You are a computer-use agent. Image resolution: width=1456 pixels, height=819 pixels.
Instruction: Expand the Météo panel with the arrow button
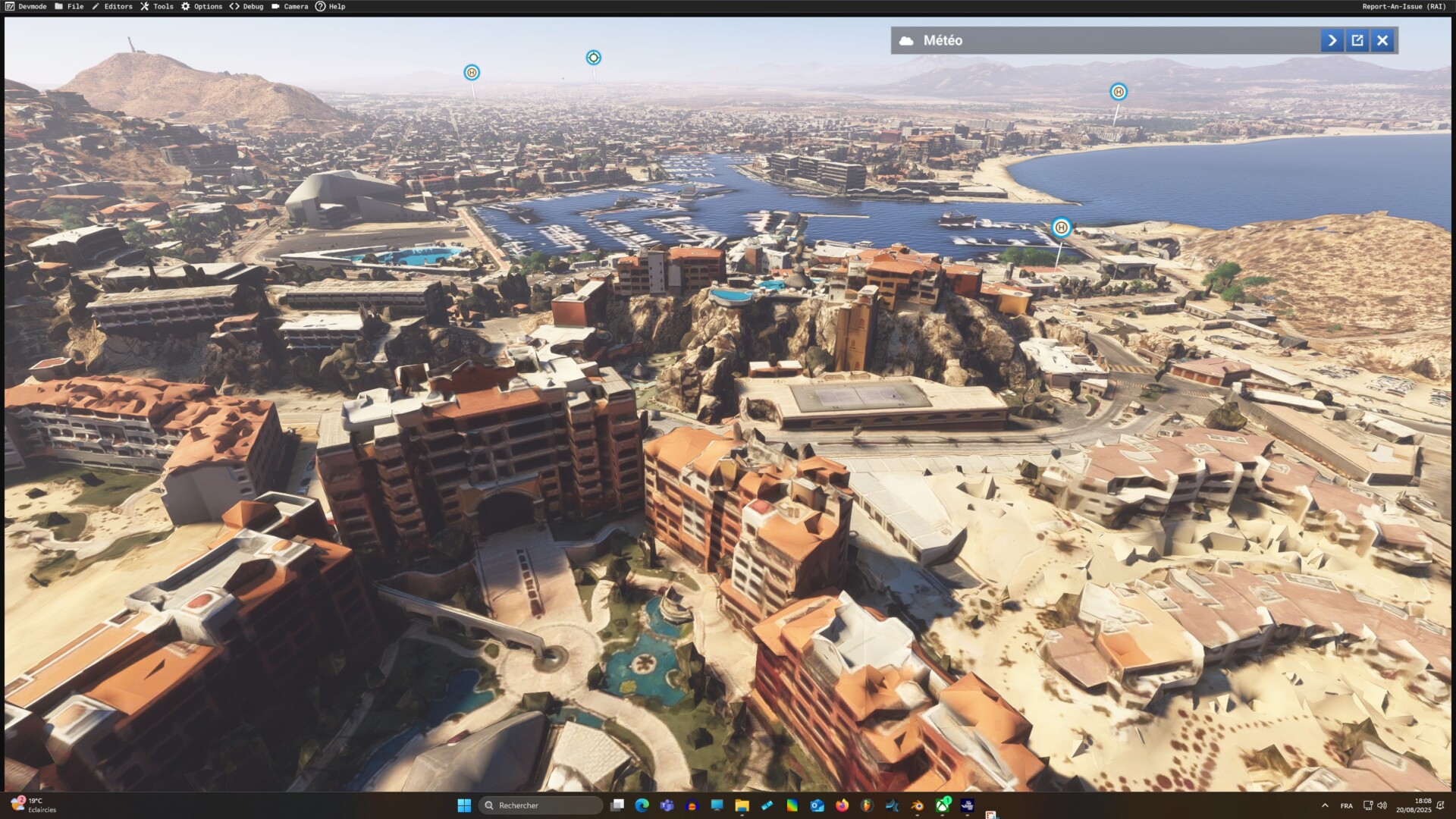[1332, 40]
